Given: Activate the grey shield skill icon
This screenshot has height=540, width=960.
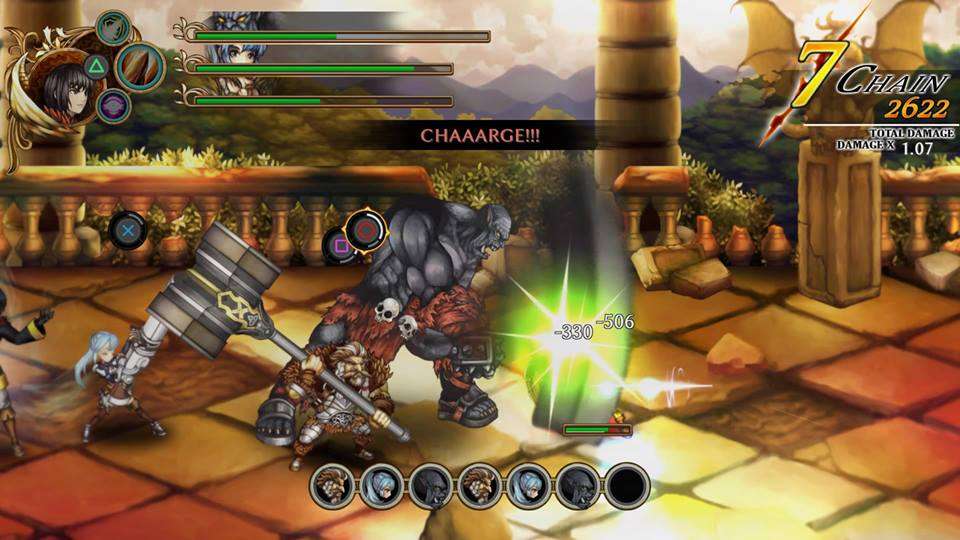Looking at the screenshot, I should point(114,27).
